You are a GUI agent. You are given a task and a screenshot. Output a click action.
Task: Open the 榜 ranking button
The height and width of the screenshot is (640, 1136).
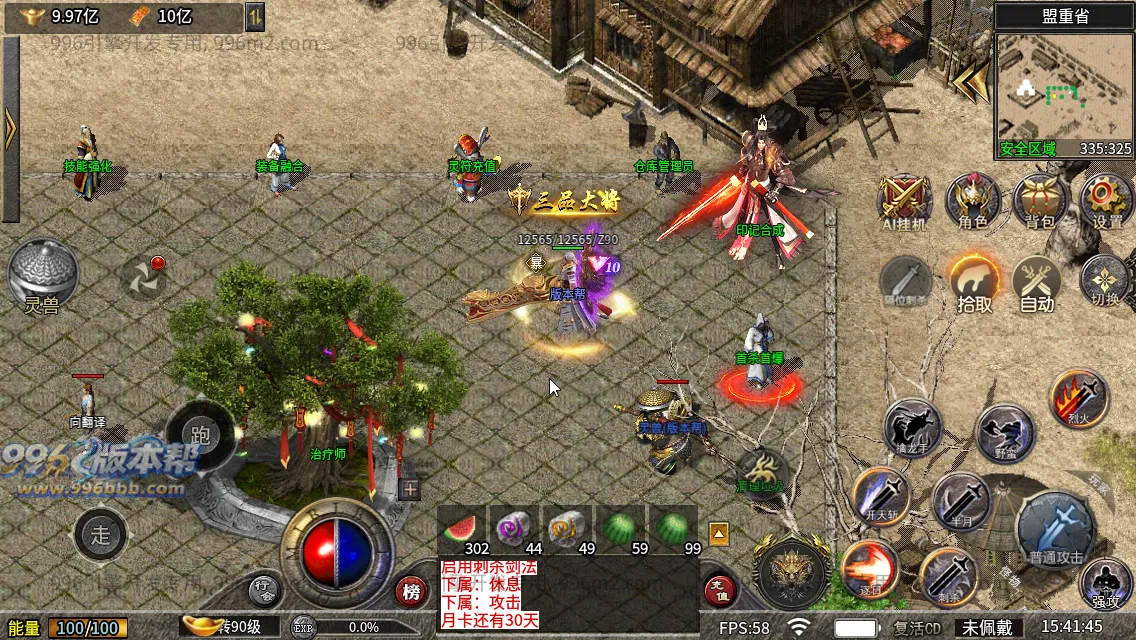(x=411, y=591)
